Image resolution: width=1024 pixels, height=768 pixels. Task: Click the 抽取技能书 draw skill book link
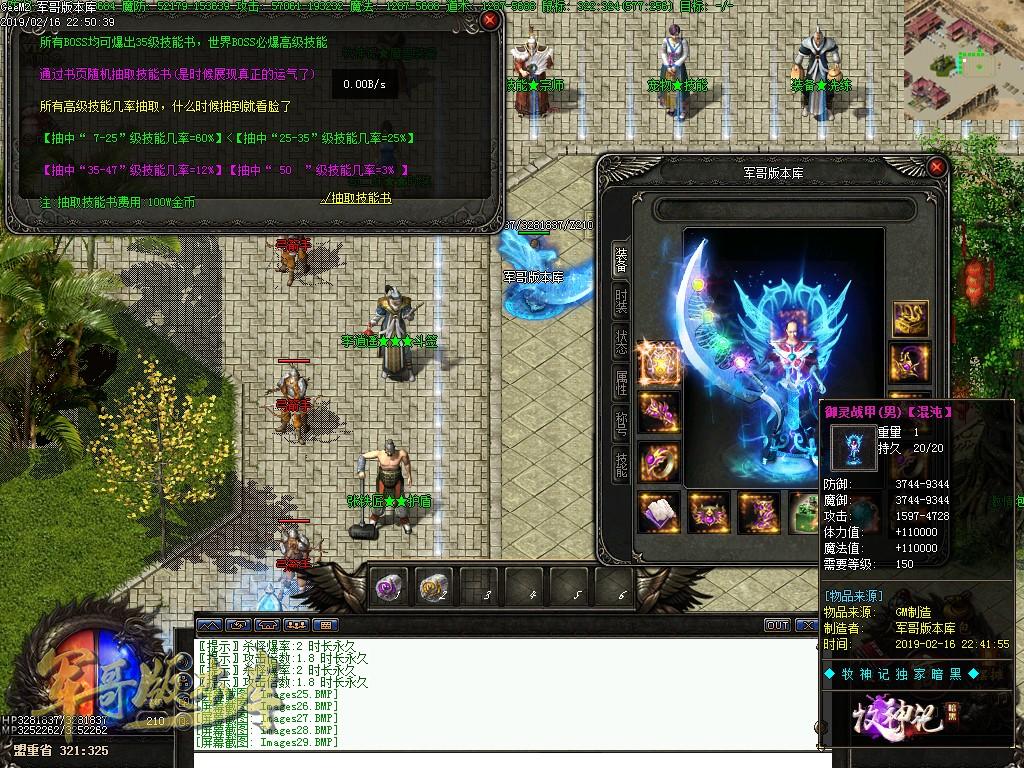(x=355, y=200)
